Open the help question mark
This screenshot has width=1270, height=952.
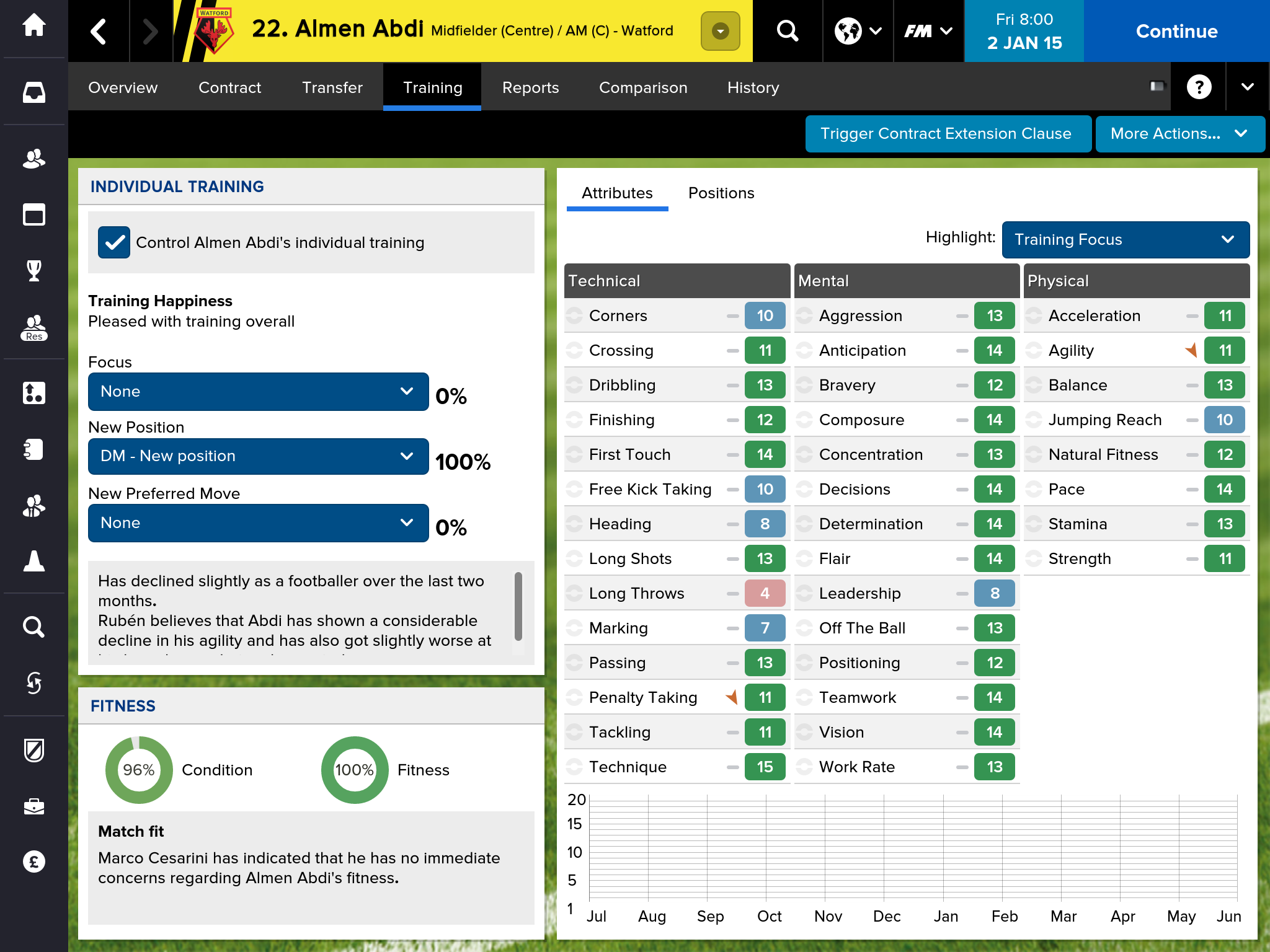point(1199,87)
